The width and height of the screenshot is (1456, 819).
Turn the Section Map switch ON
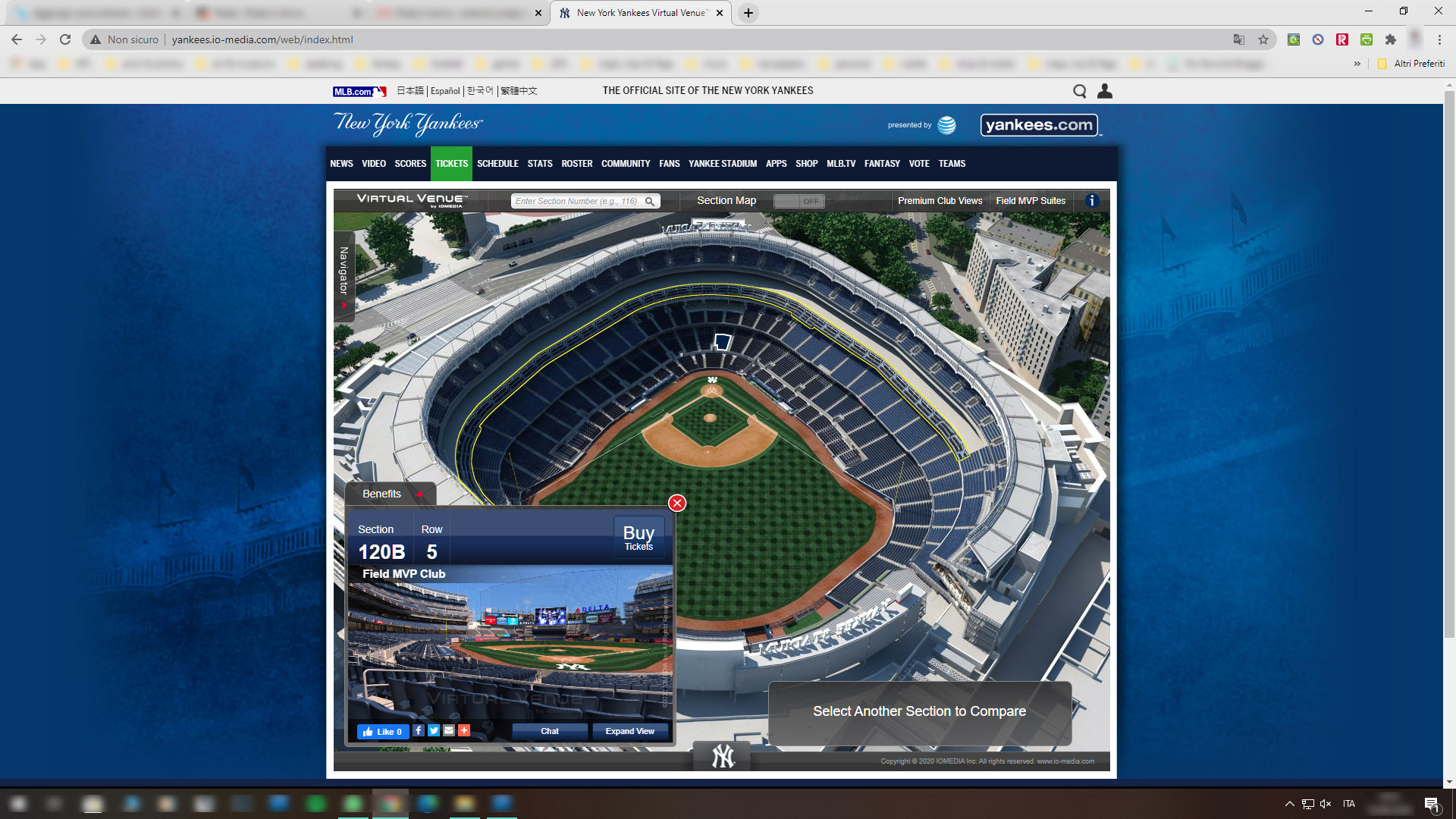pyautogui.click(x=799, y=201)
